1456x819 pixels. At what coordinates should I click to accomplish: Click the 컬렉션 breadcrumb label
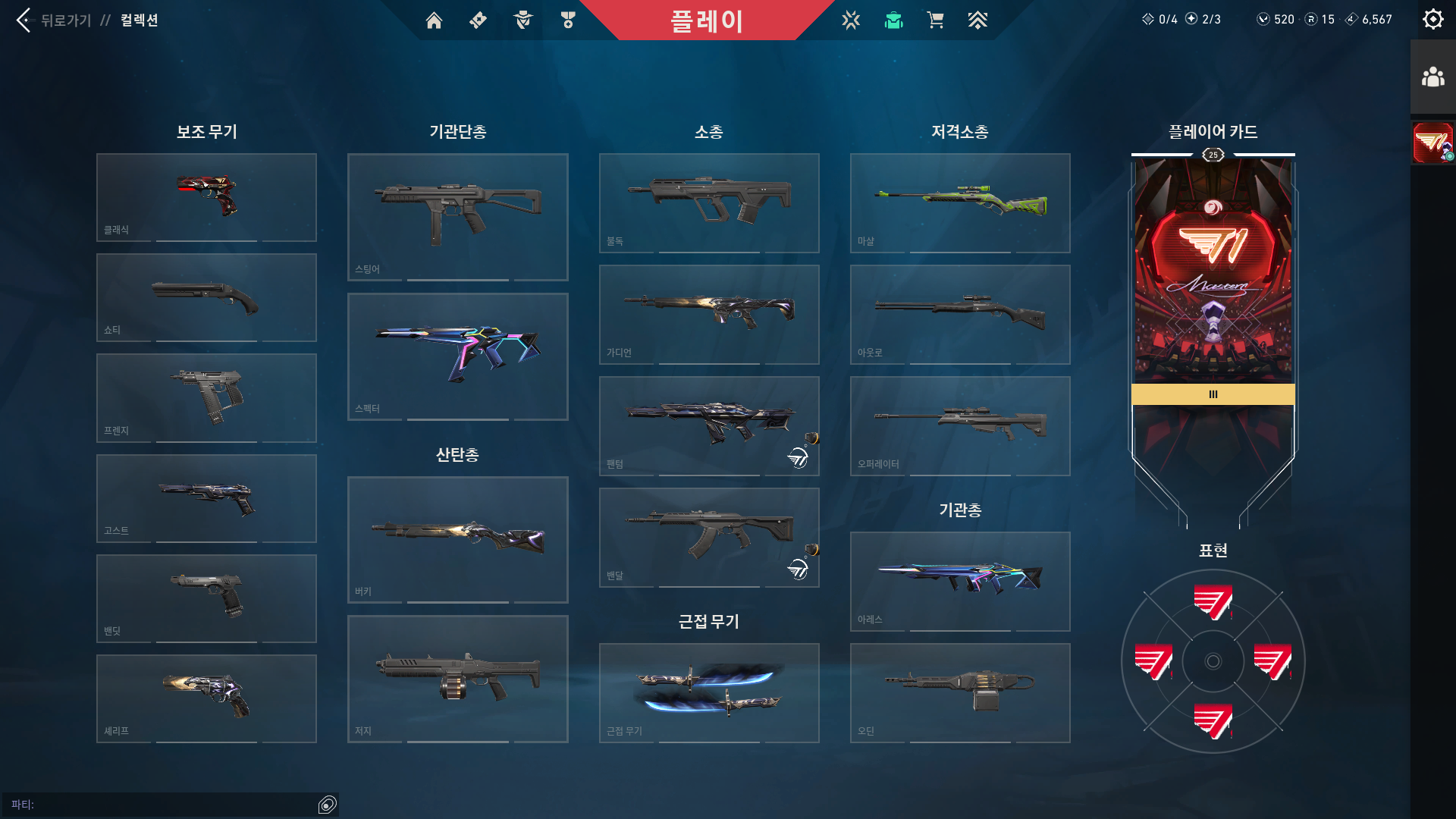tap(140, 20)
